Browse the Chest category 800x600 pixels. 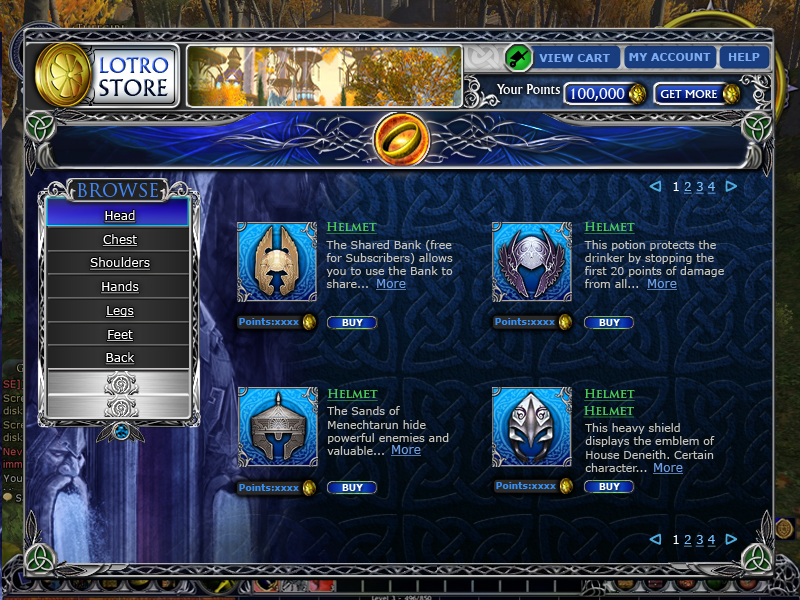click(x=119, y=239)
